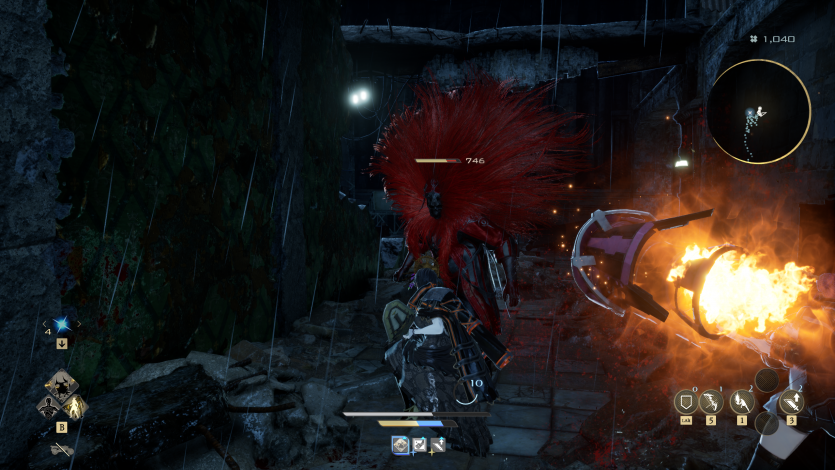Open the circular minimap
The image size is (835, 470).
tap(758, 111)
